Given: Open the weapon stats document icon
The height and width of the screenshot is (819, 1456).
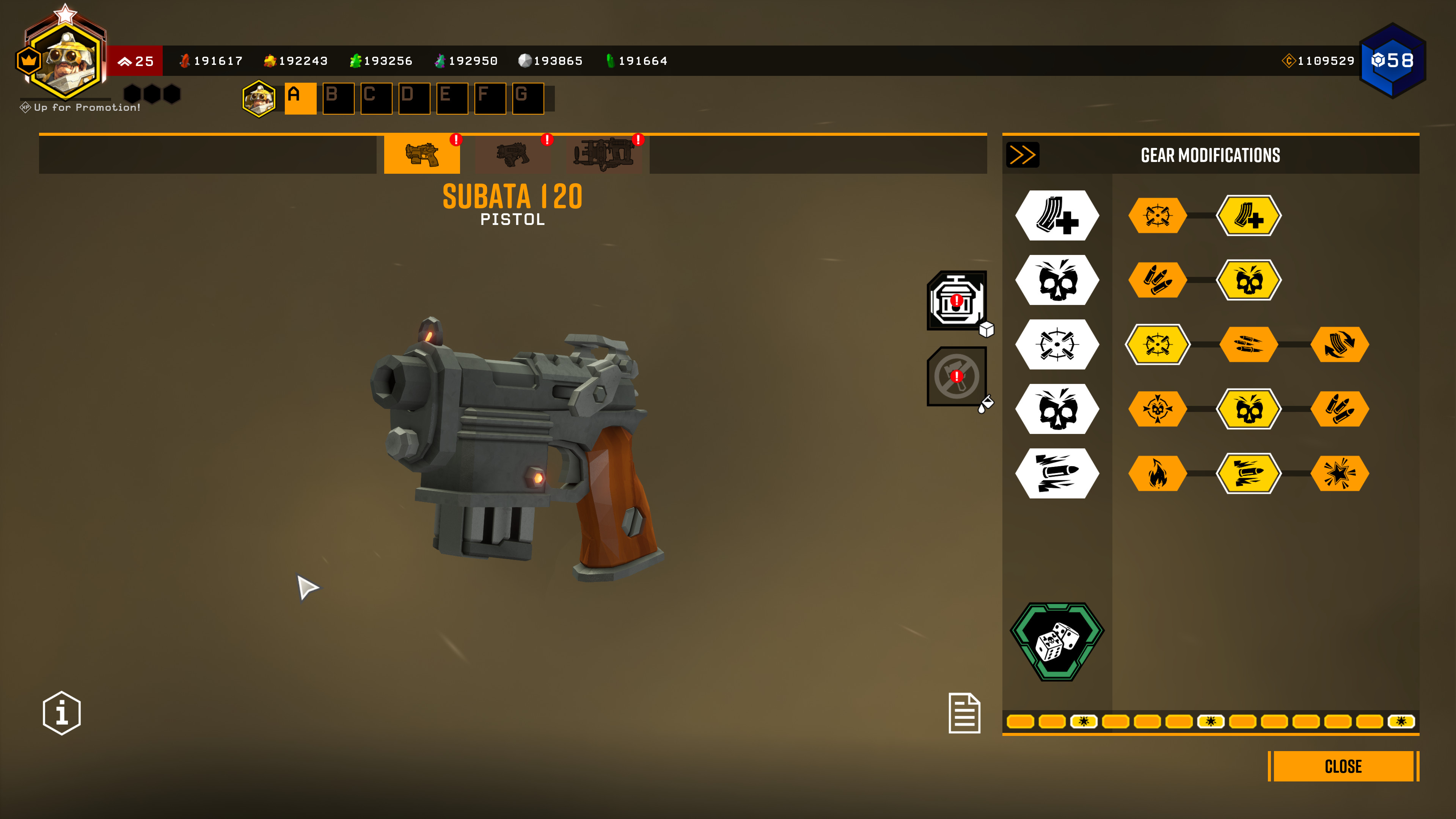Looking at the screenshot, I should [964, 713].
